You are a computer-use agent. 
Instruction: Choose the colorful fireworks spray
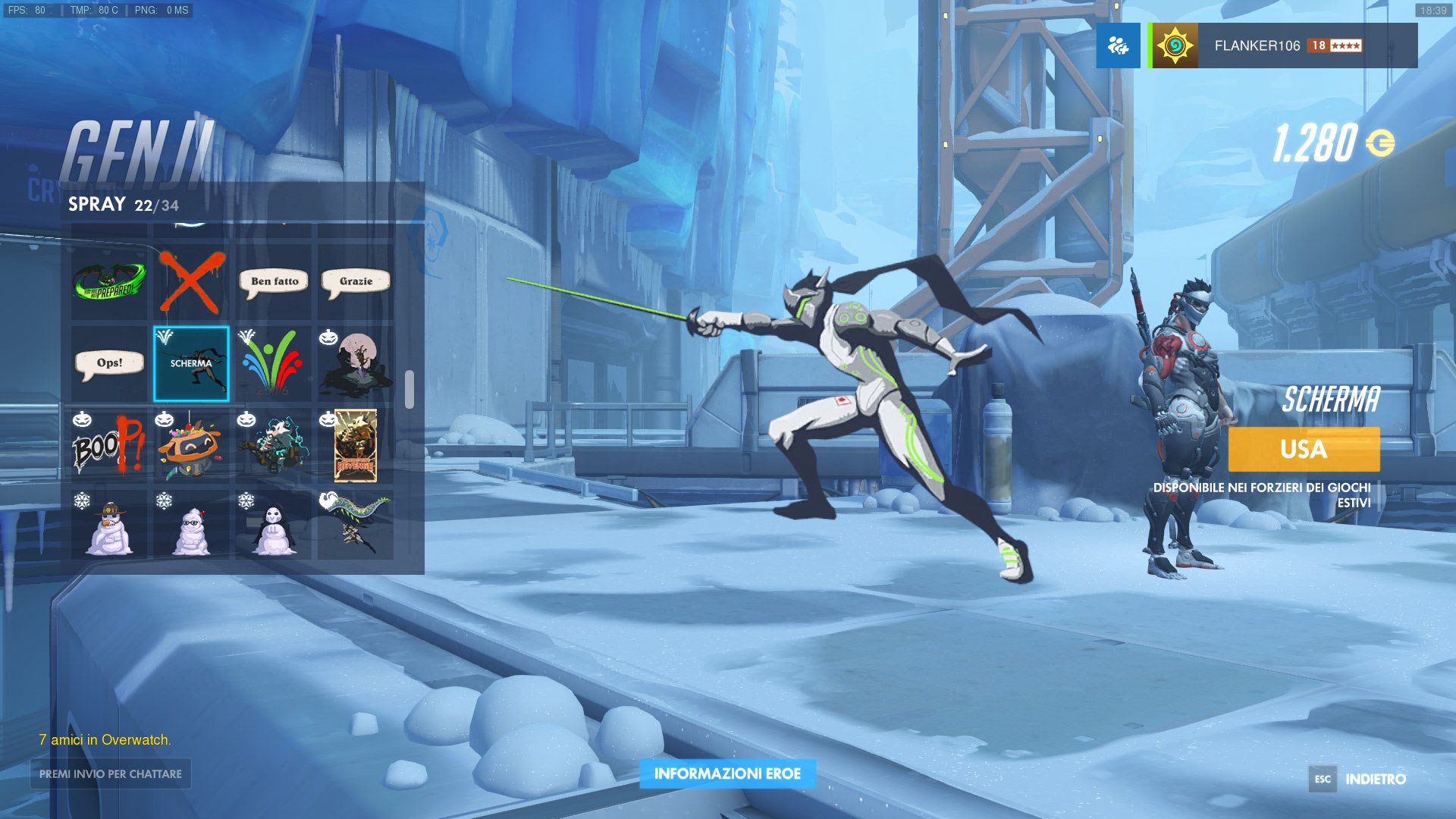coord(274,364)
